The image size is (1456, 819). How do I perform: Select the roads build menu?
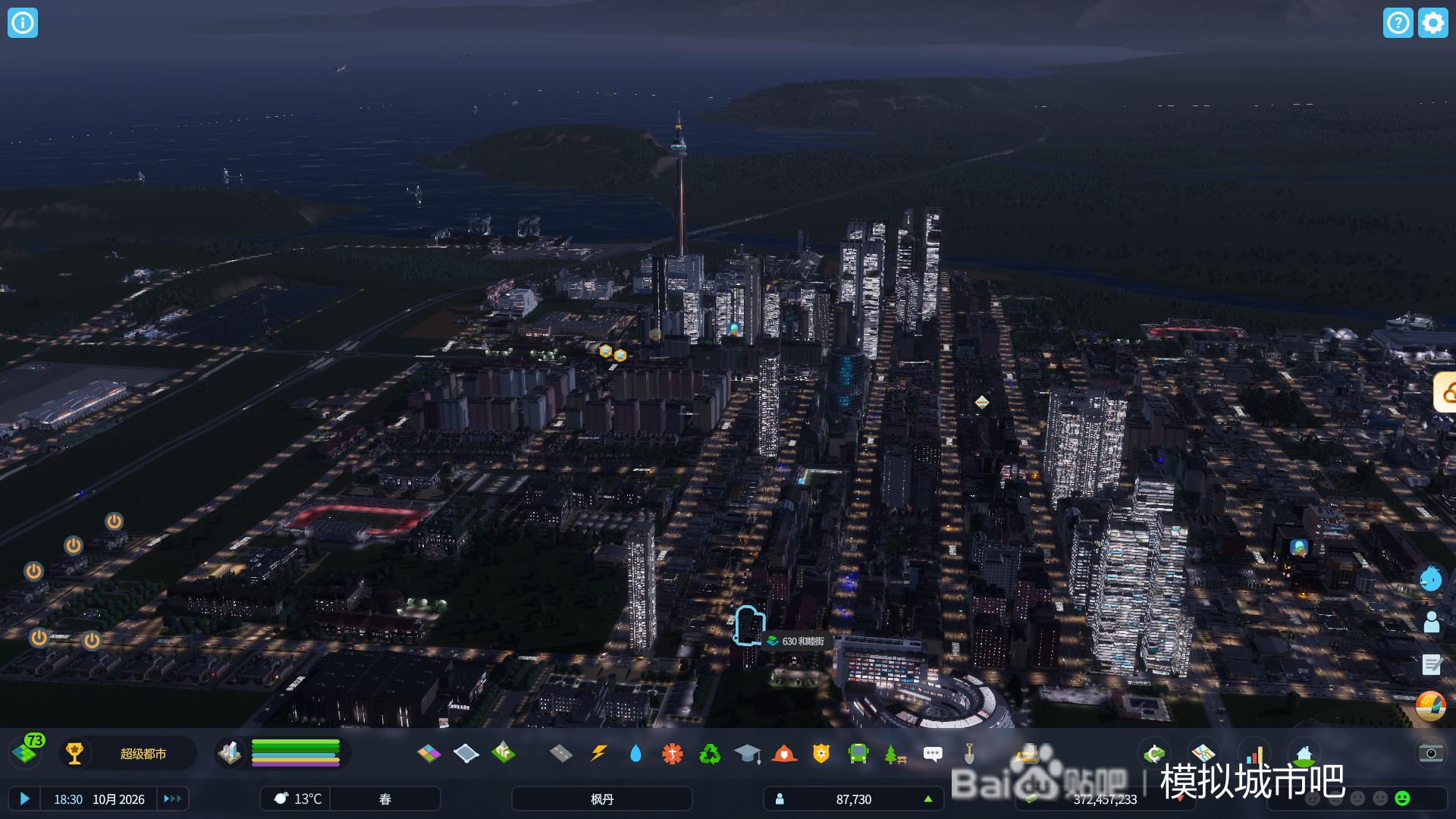[560, 753]
